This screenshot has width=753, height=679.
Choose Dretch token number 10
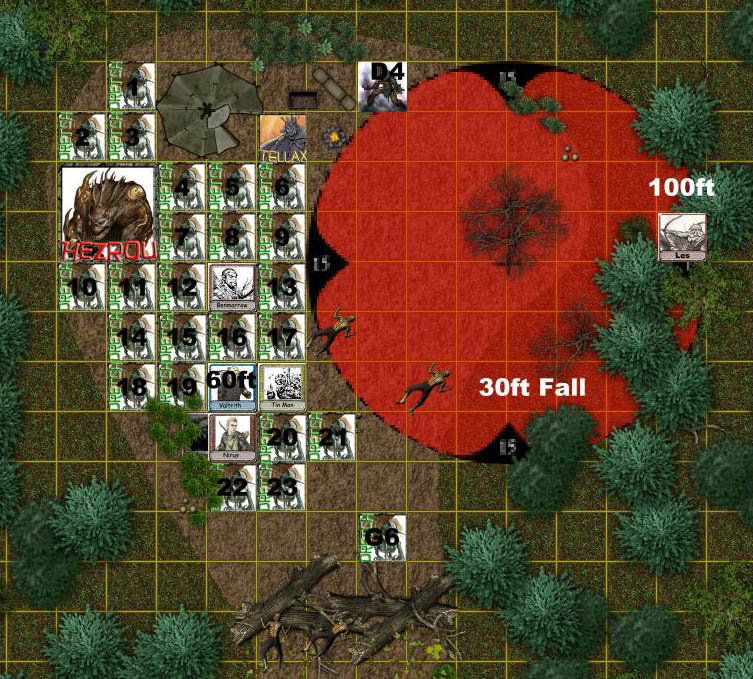click(x=83, y=287)
